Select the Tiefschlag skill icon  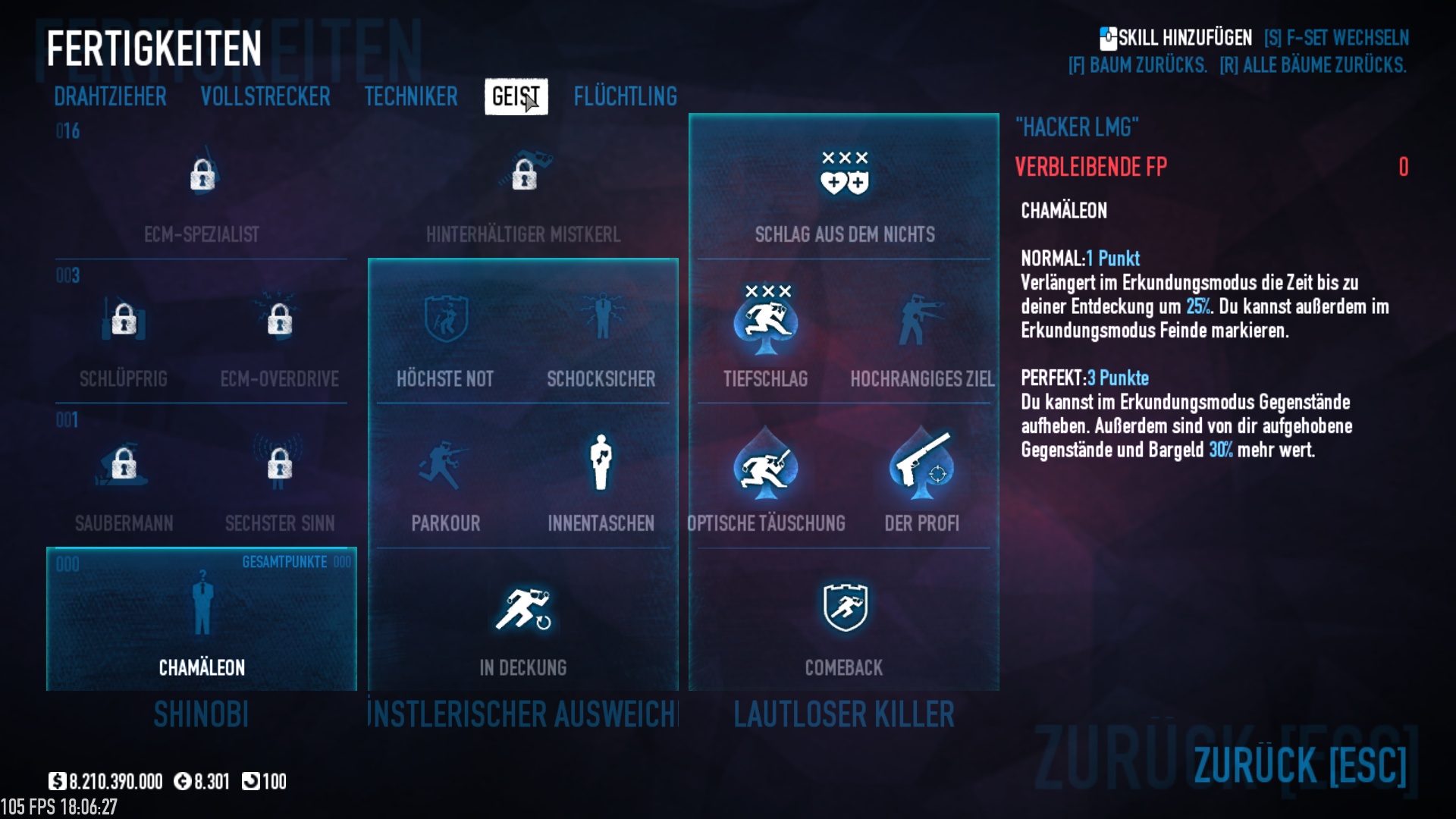765,320
